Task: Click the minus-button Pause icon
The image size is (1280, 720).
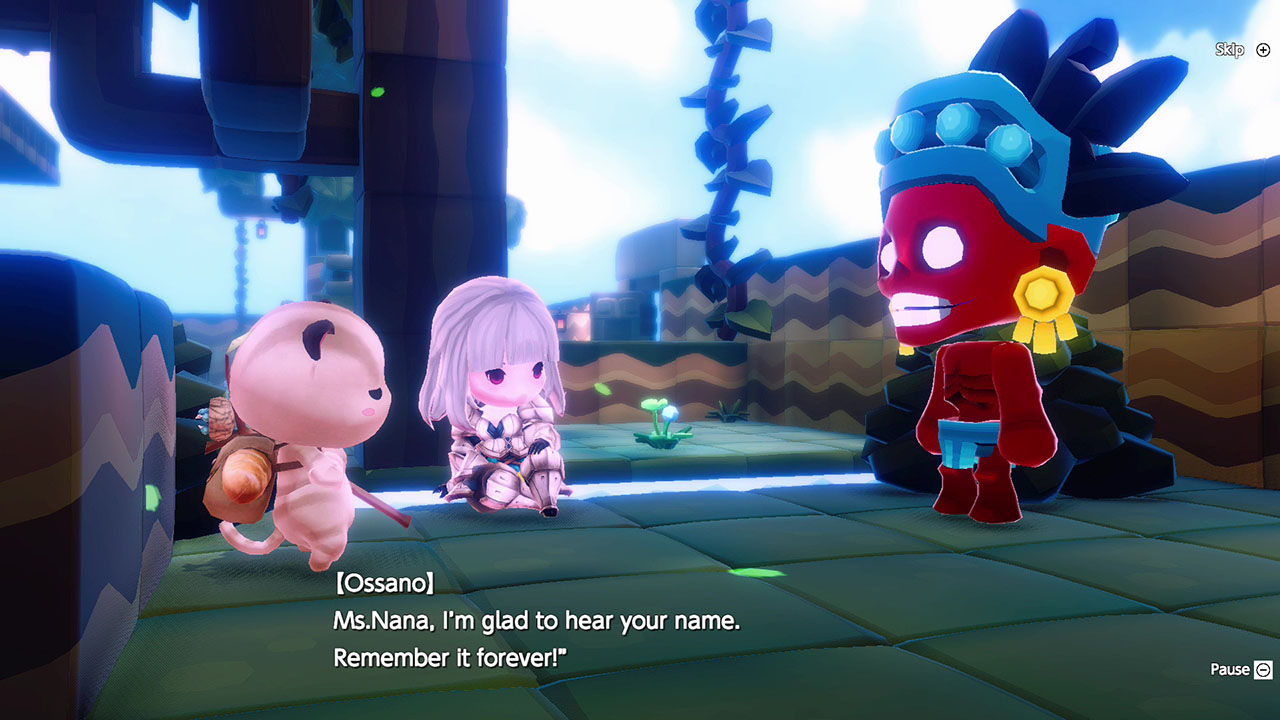Action: (1264, 668)
